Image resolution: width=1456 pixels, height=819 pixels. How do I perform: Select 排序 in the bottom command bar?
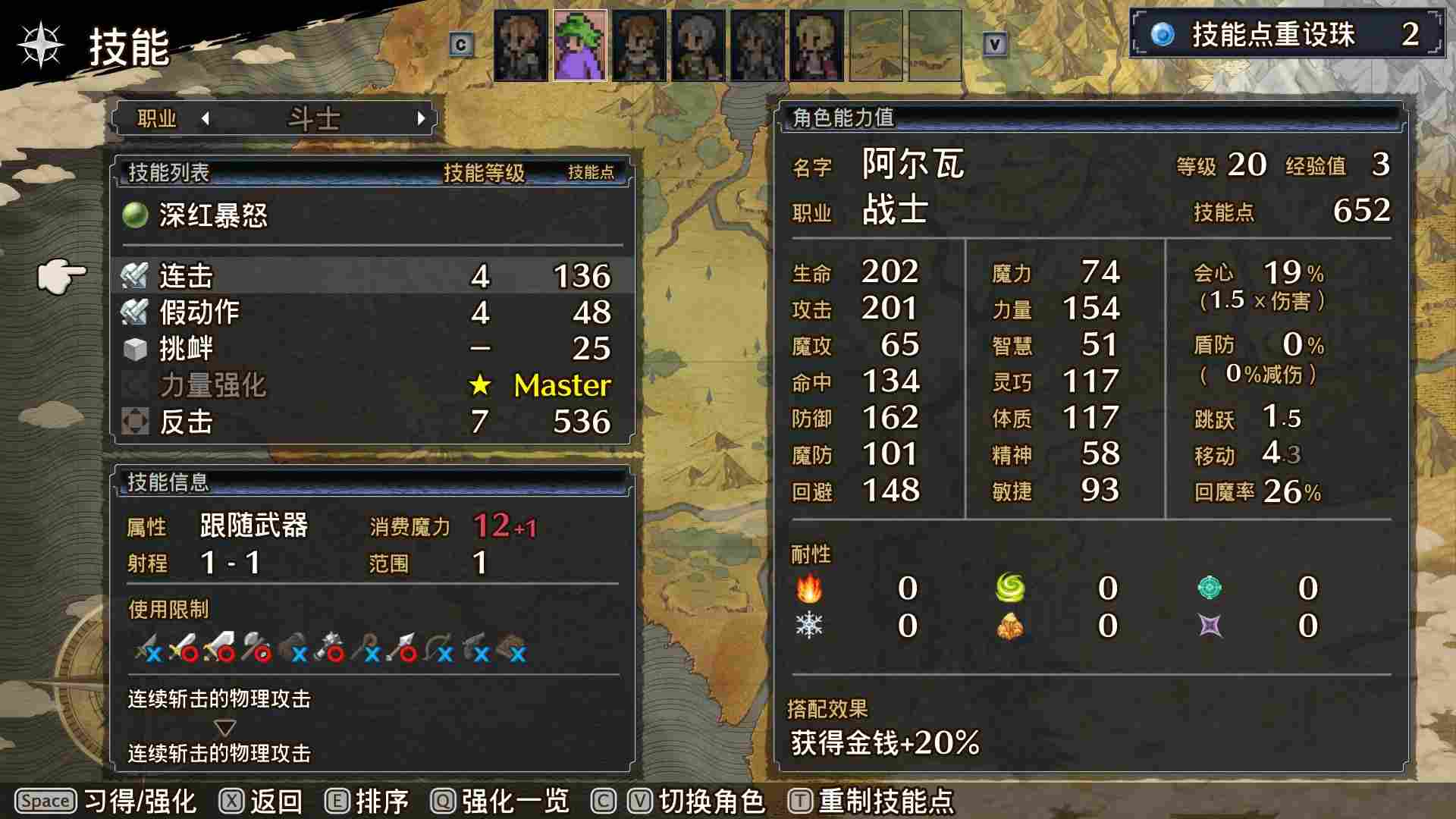click(x=383, y=800)
